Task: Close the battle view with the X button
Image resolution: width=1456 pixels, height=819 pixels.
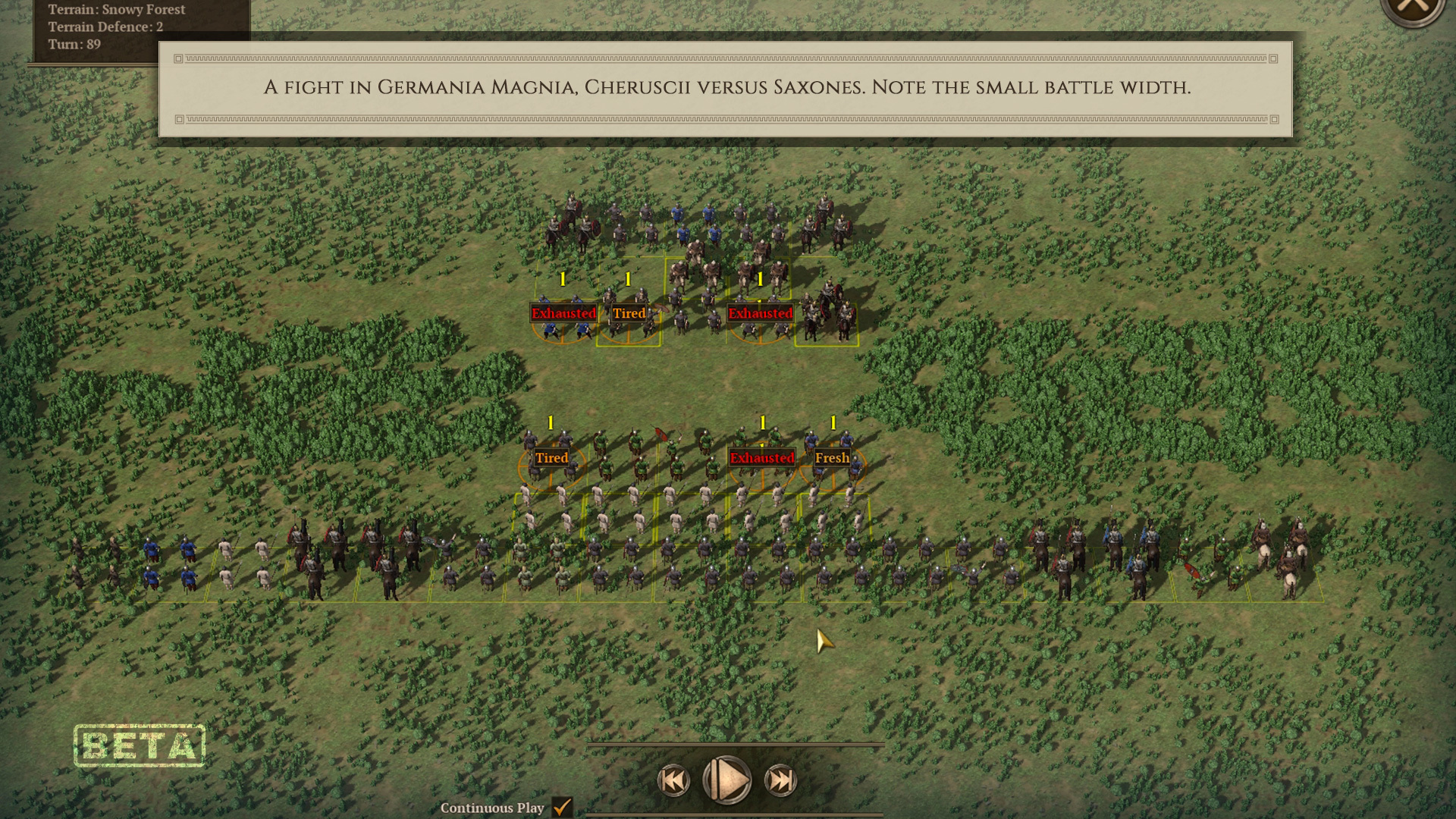Action: pyautogui.click(x=1413, y=8)
